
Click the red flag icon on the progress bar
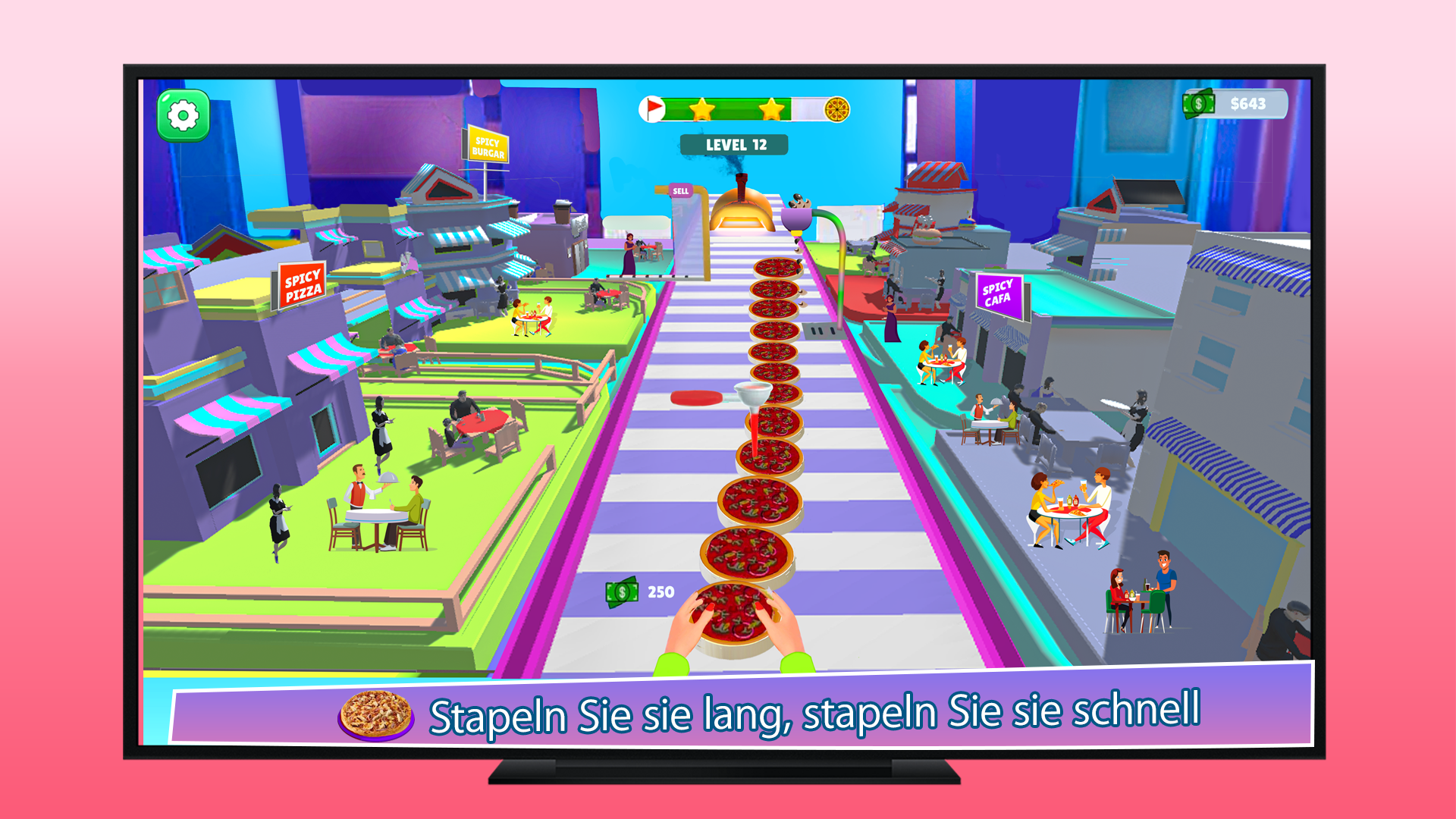(653, 108)
